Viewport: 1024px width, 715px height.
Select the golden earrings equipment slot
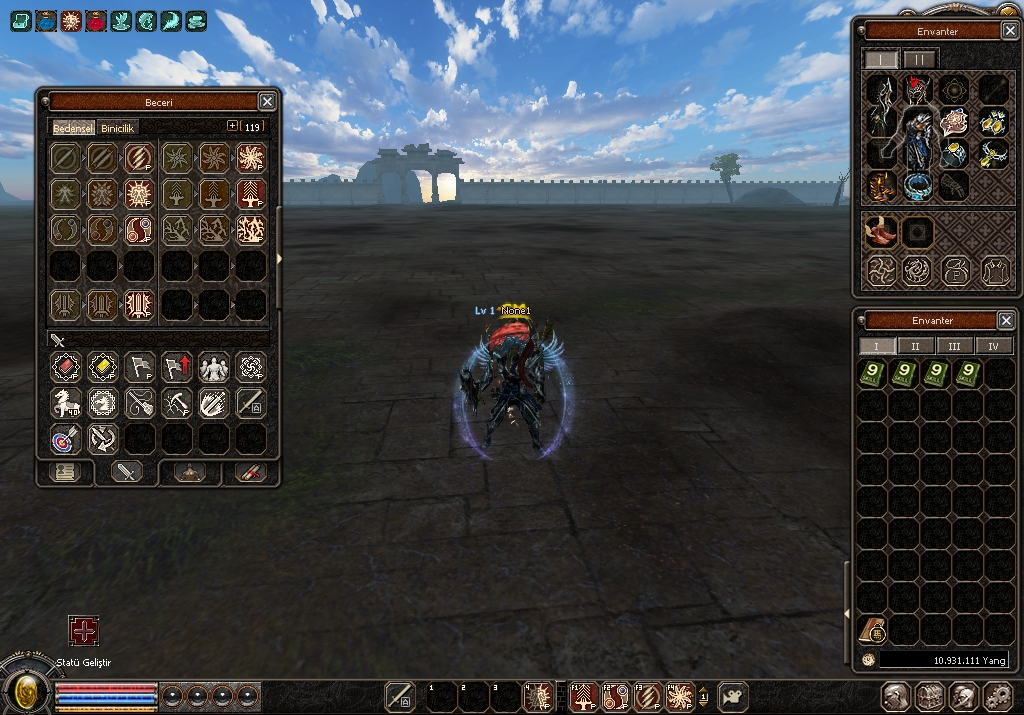click(992, 123)
